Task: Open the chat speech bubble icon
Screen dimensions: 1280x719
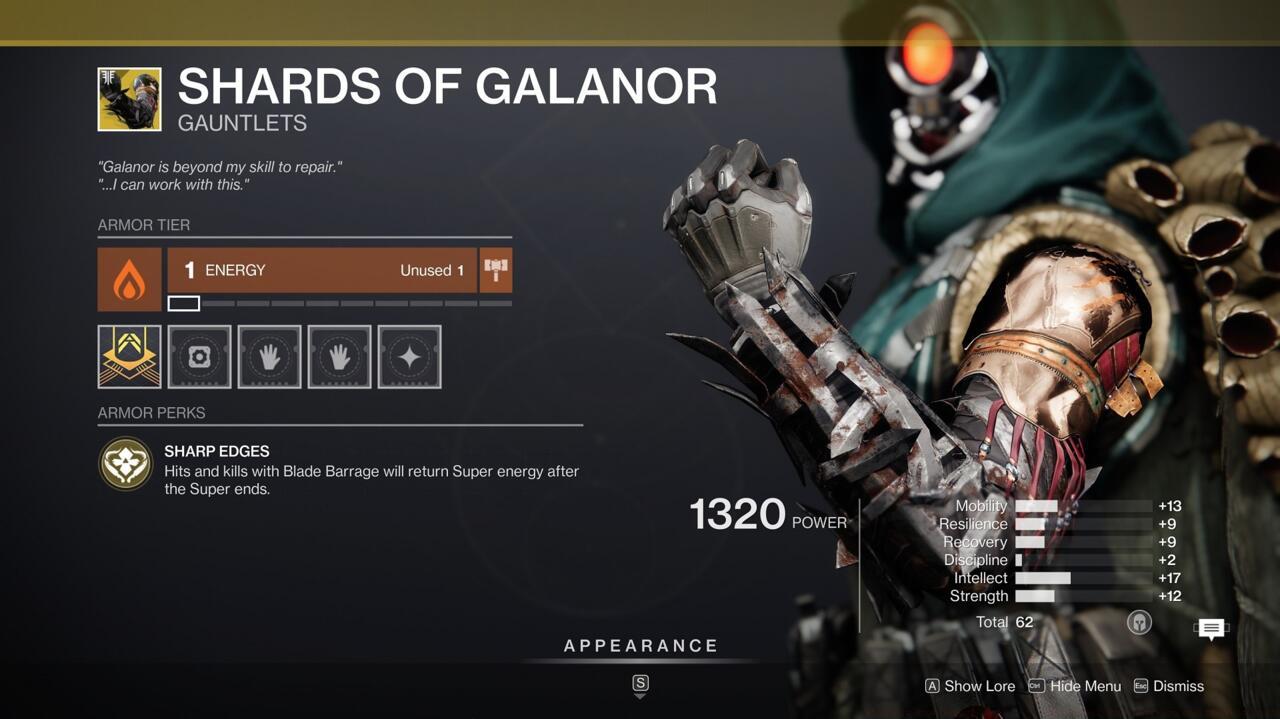Action: click(1211, 629)
